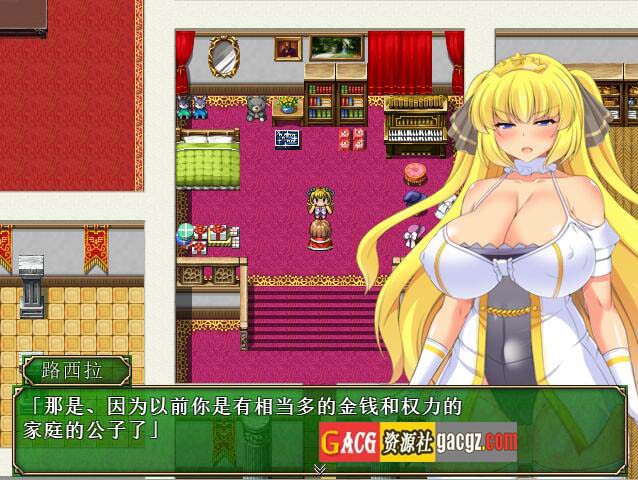Screen dimensions: 638x480
Task: Click the continue arrow below the dialogue text
Action: coord(320,468)
